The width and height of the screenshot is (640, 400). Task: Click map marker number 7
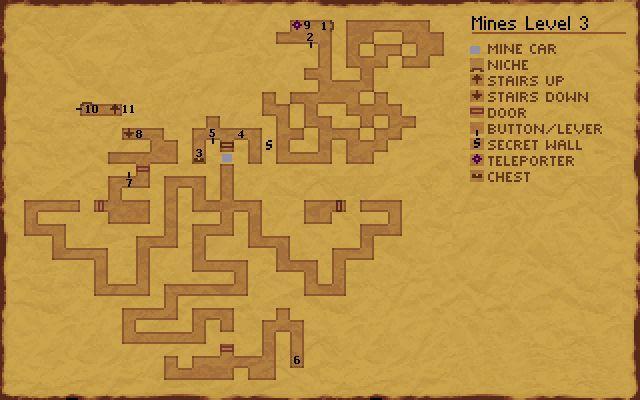click(129, 182)
